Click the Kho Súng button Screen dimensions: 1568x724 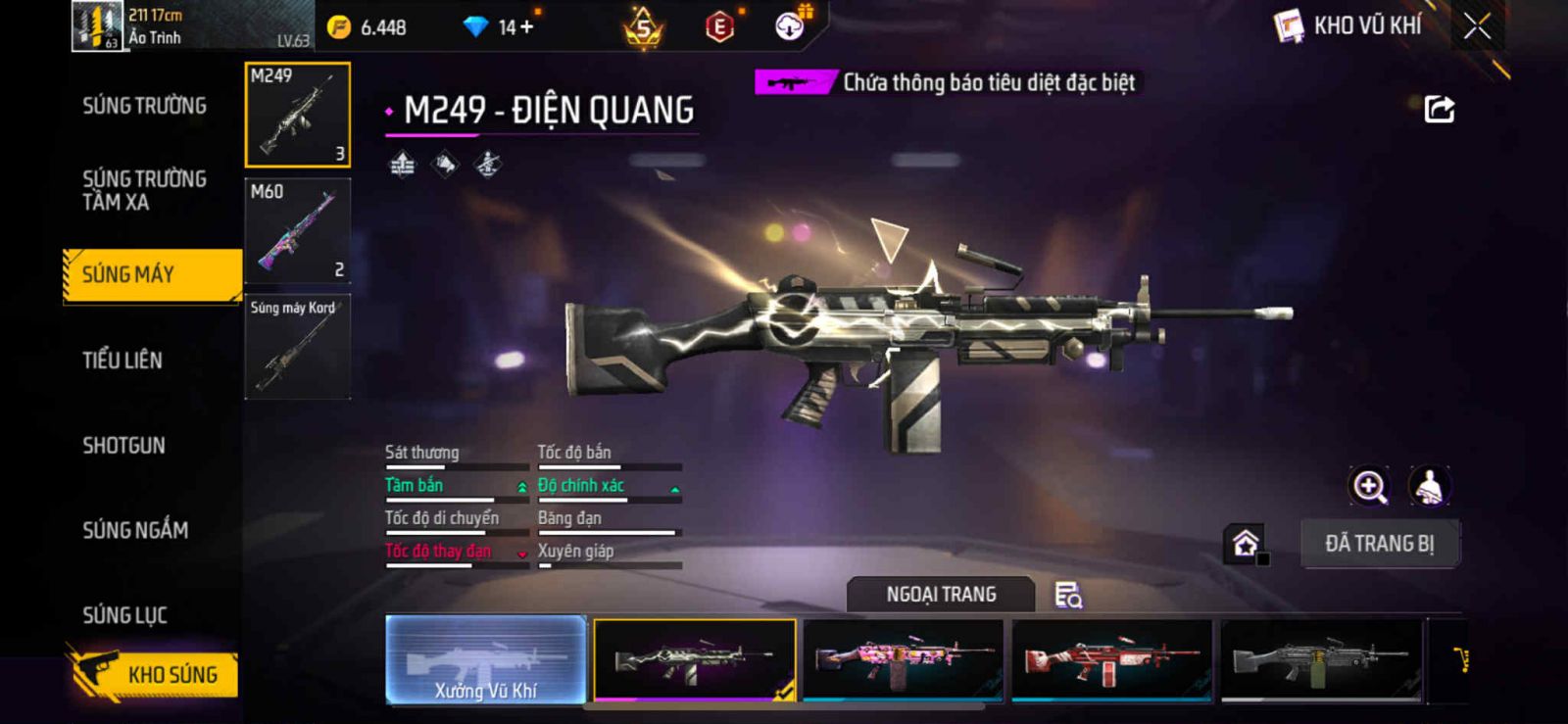click(155, 674)
